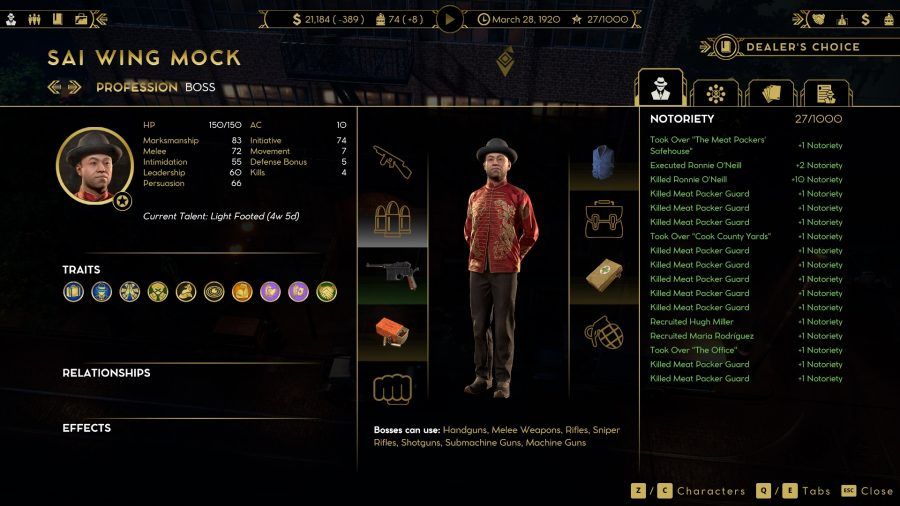This screenshot has width=900, height=506.
Task: Switch to the fedora gangster profile tab
Action: click(660, 89)
